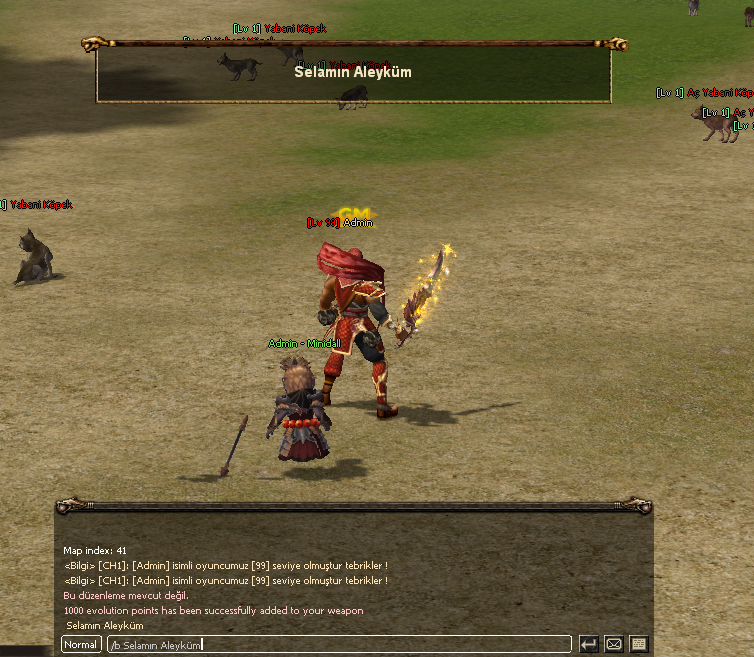
Task: Focus the chat text input field
Action: tap(340, 645)
